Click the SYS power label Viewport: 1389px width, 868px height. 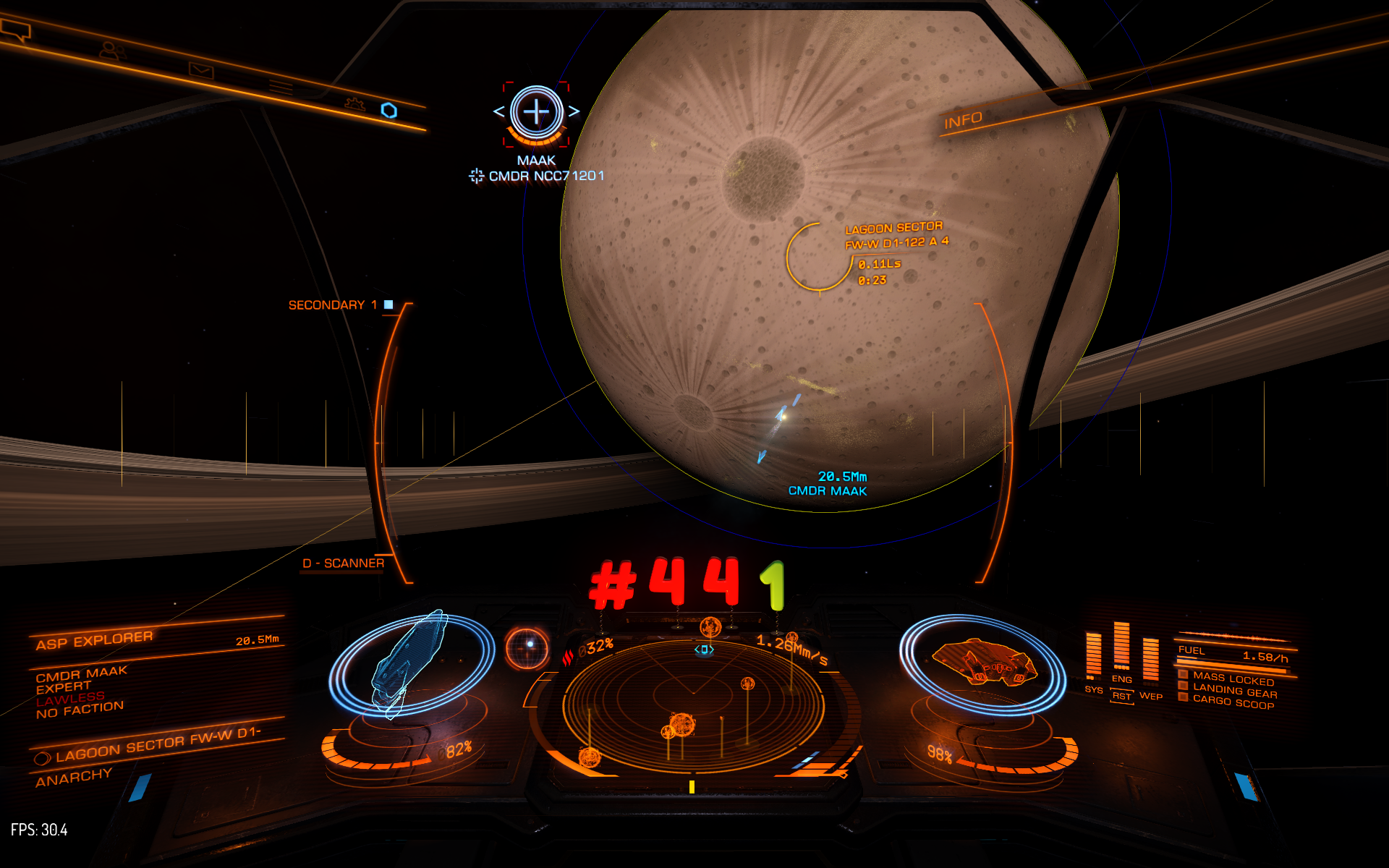pos(1093,690)
